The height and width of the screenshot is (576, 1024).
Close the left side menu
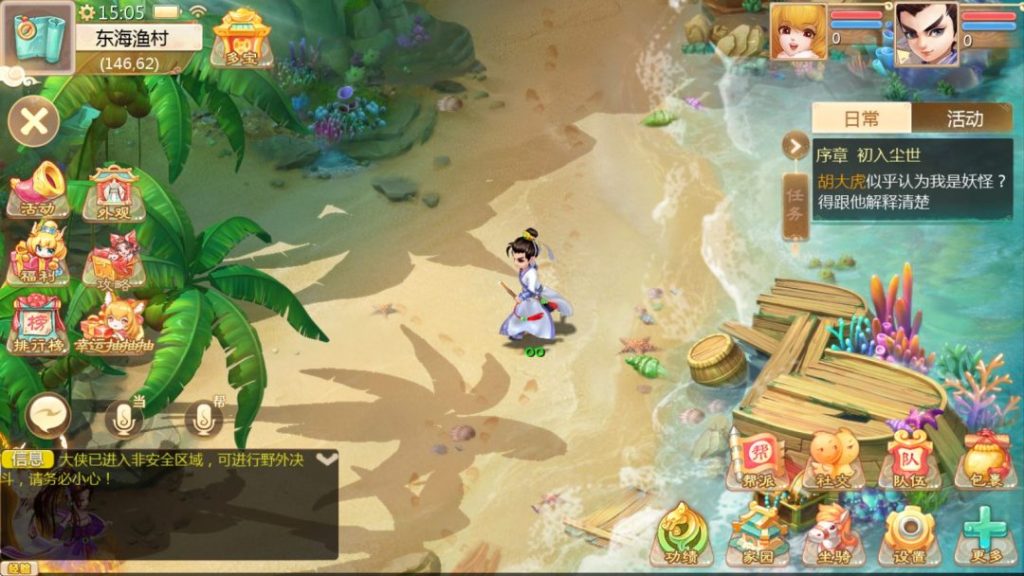pos(34,123)
